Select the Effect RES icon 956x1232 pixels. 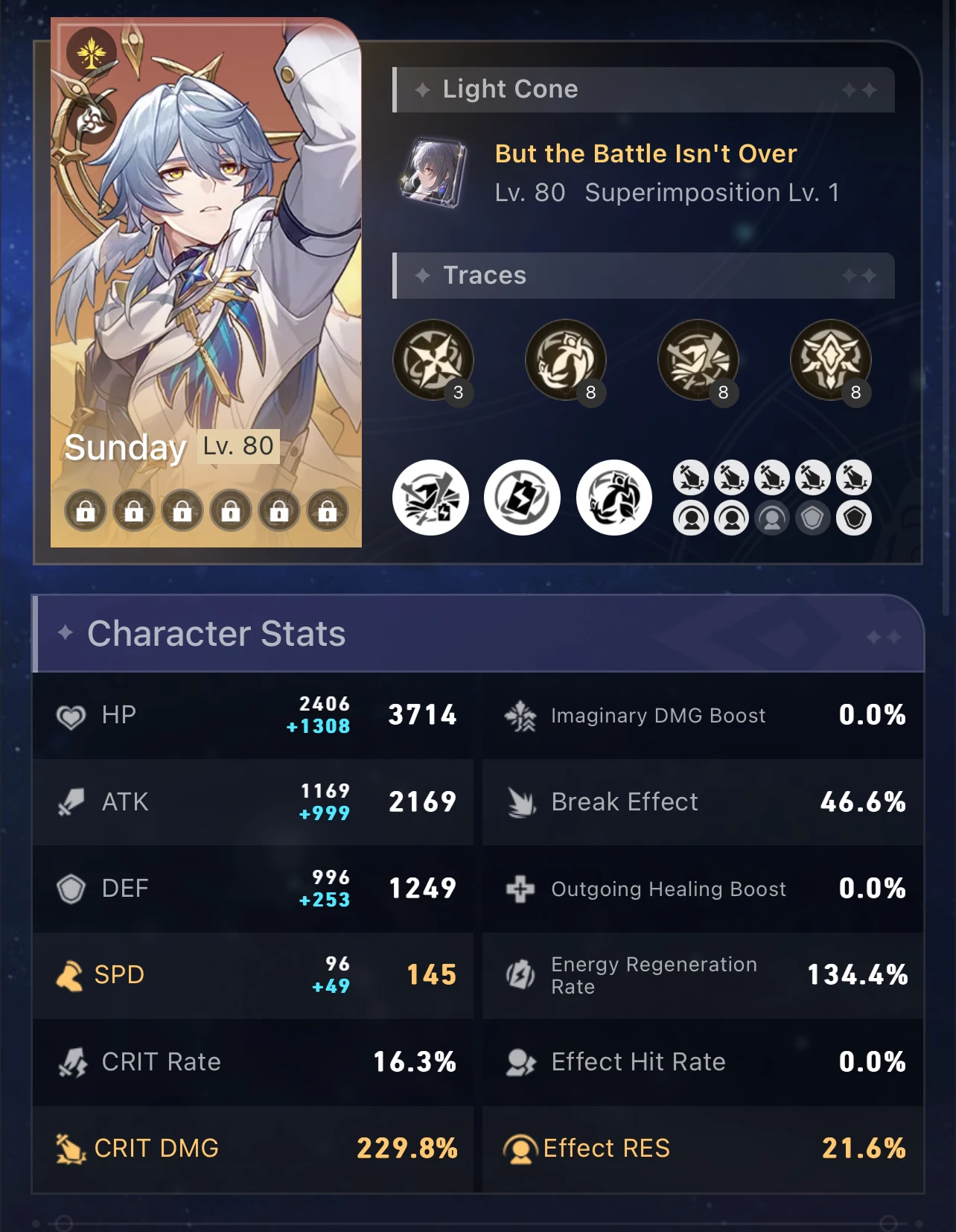pos(521,1149)
